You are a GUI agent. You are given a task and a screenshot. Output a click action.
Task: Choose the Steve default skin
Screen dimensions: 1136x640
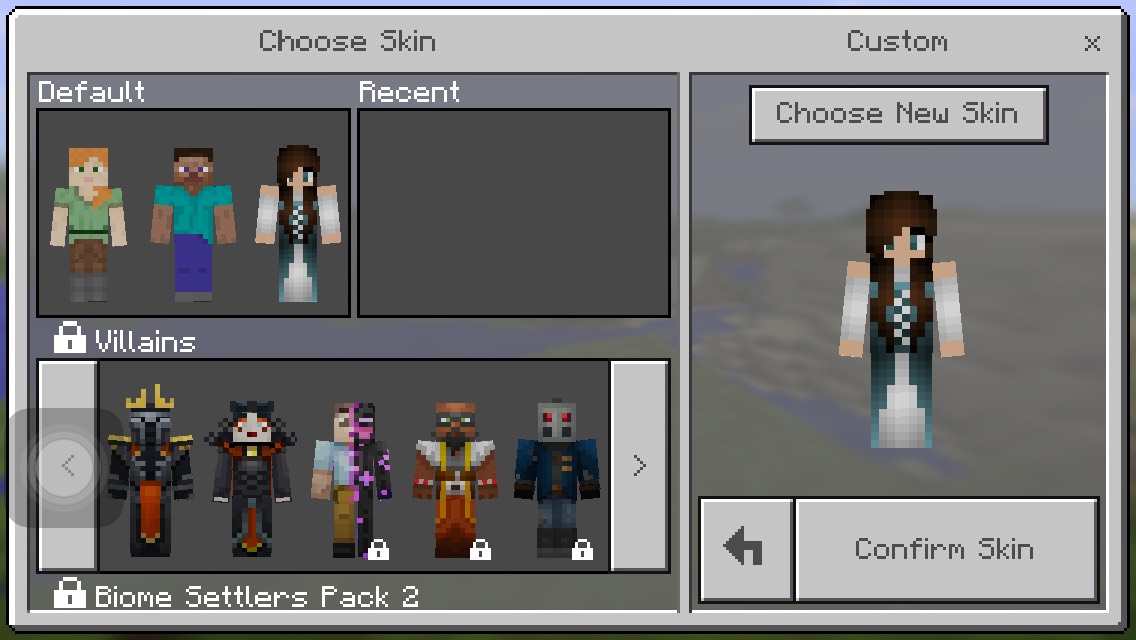point(193,224)
